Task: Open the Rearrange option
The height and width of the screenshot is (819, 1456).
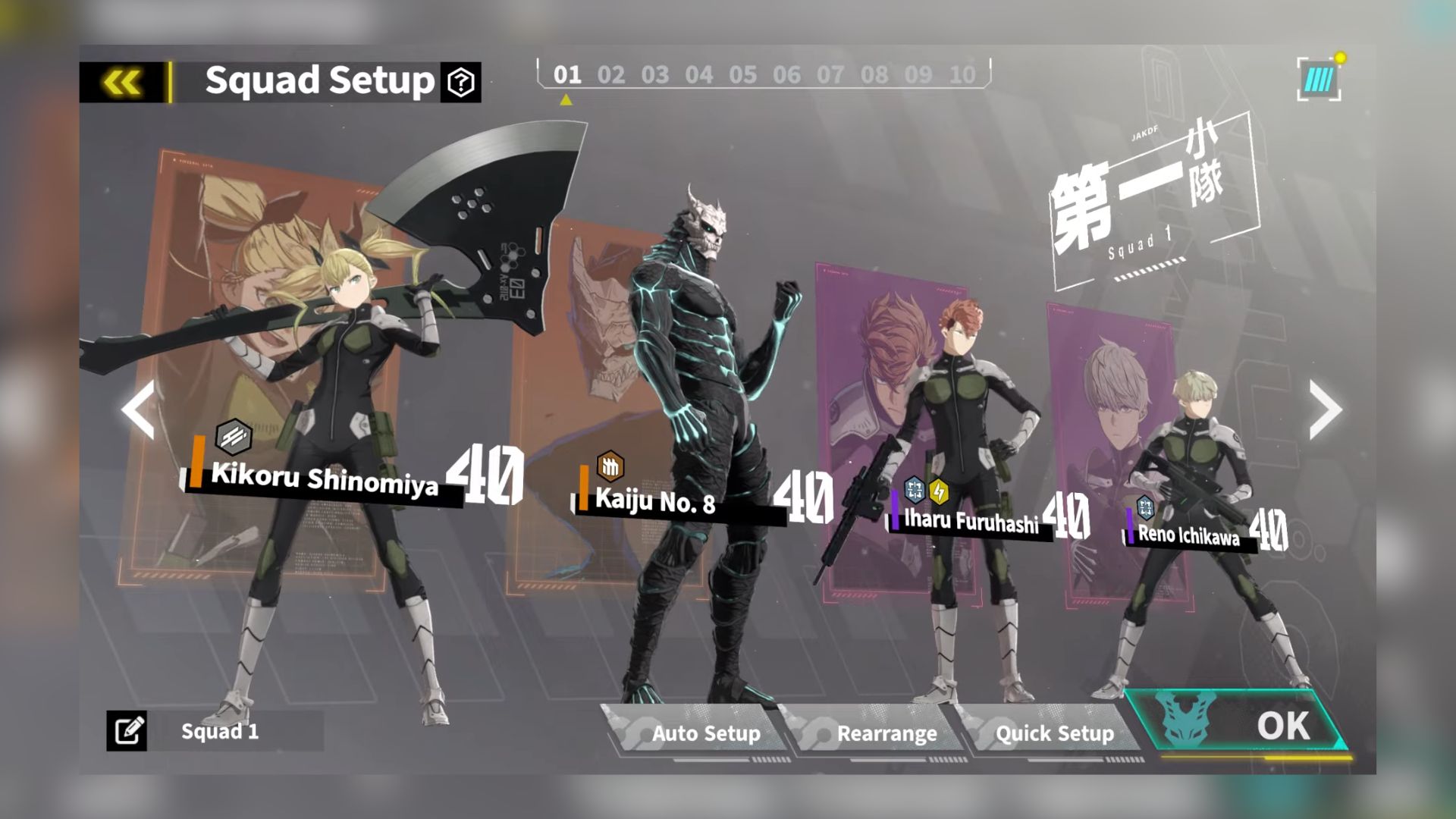Action: (x=886, y=733)
